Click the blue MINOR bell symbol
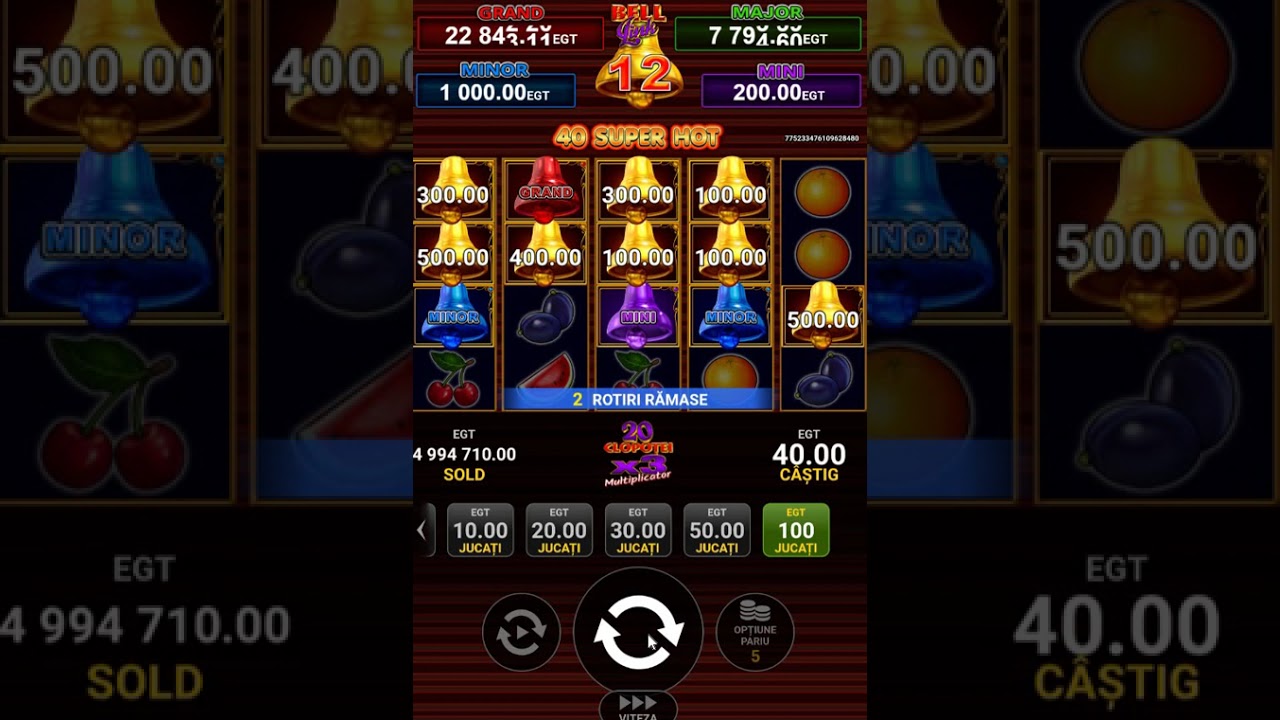 pos(453,318)
